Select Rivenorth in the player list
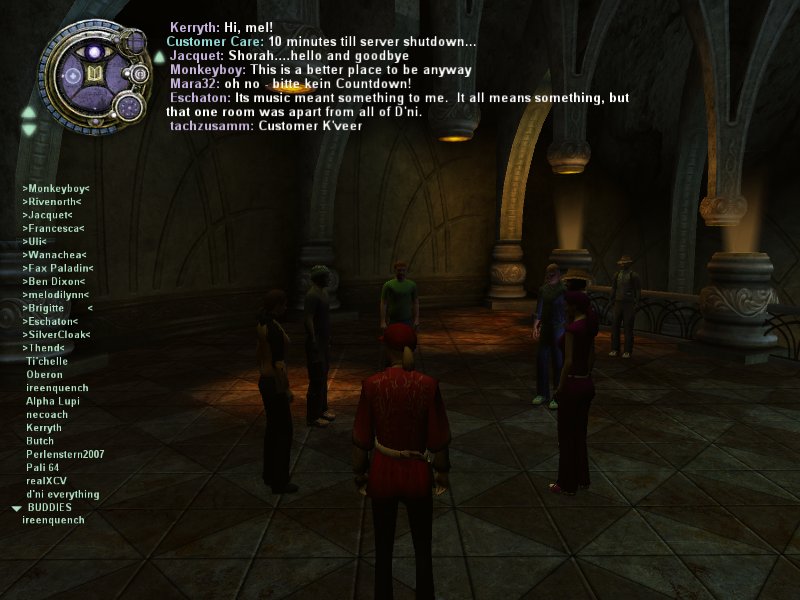The height and width of the screenshot is (600, 800). tap(54, 201)
